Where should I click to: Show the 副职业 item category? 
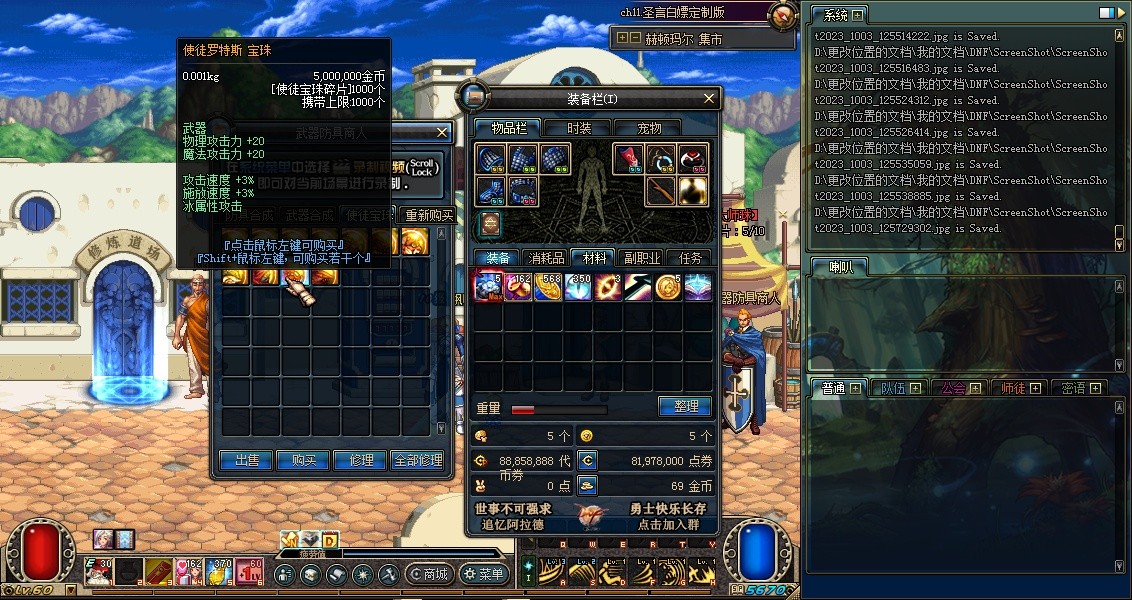coord(640,258)
